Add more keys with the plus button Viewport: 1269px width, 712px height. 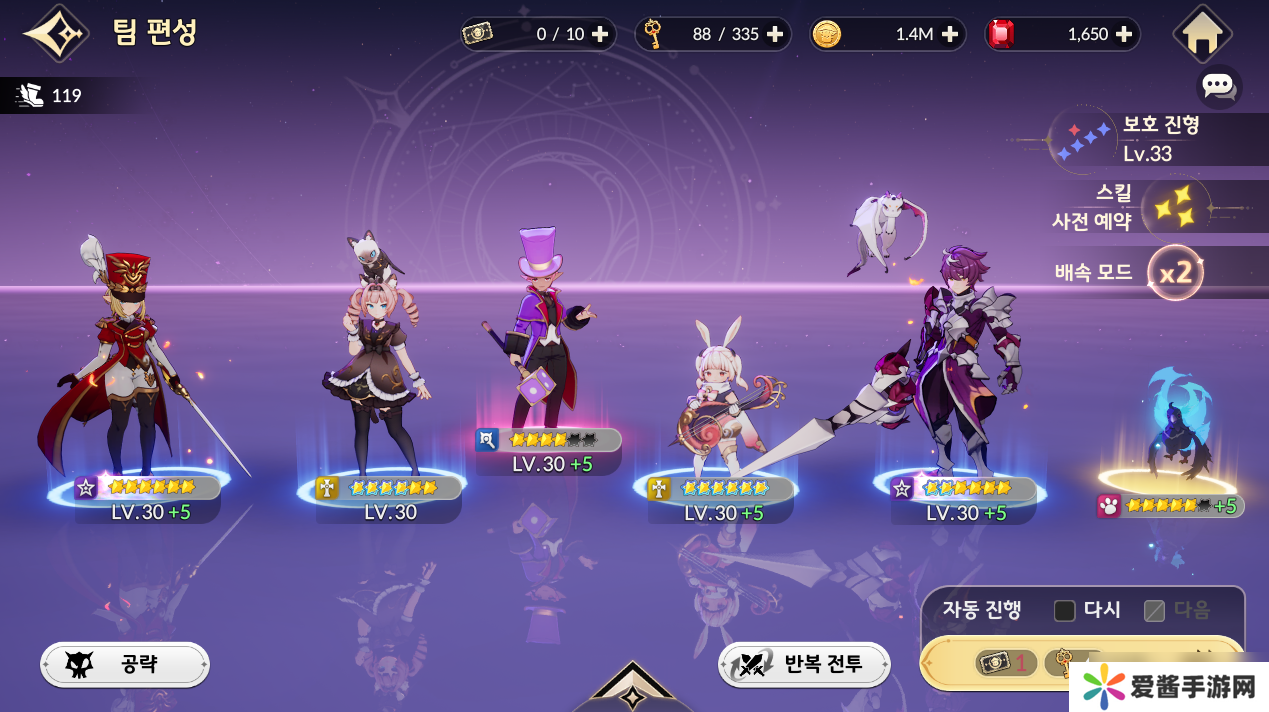[x=775, y=34]
